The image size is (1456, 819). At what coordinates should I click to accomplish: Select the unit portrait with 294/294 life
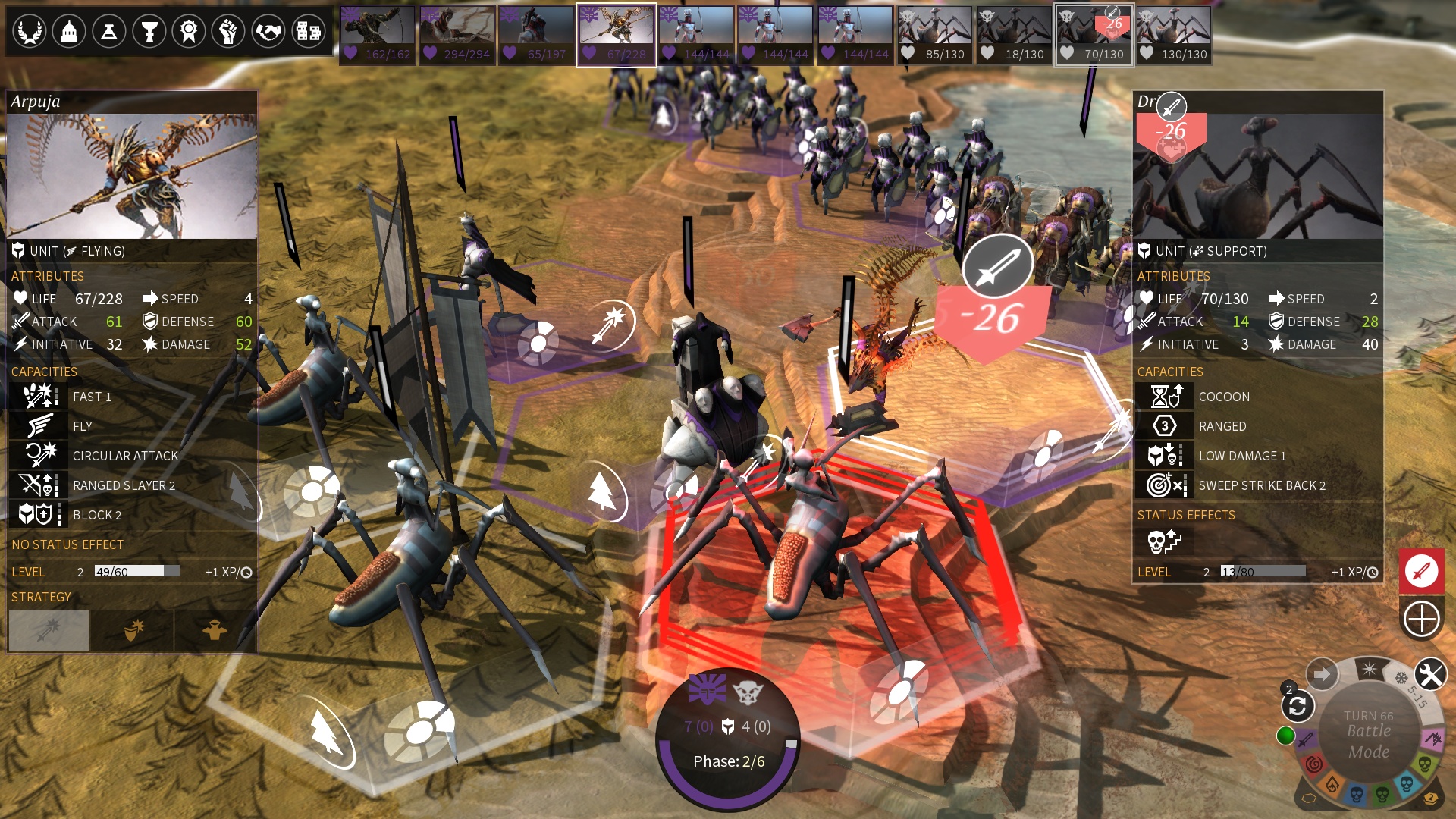457,35
